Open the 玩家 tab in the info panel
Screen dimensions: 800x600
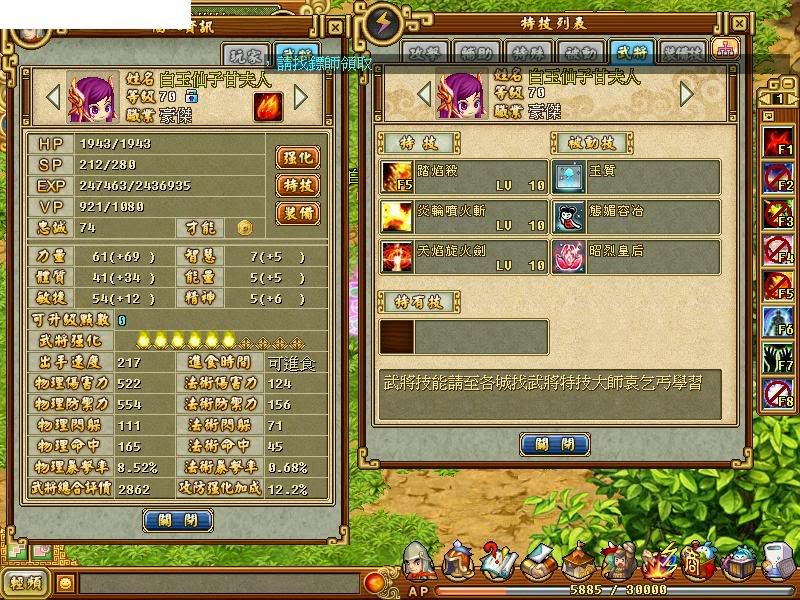(x=245, y=56)
